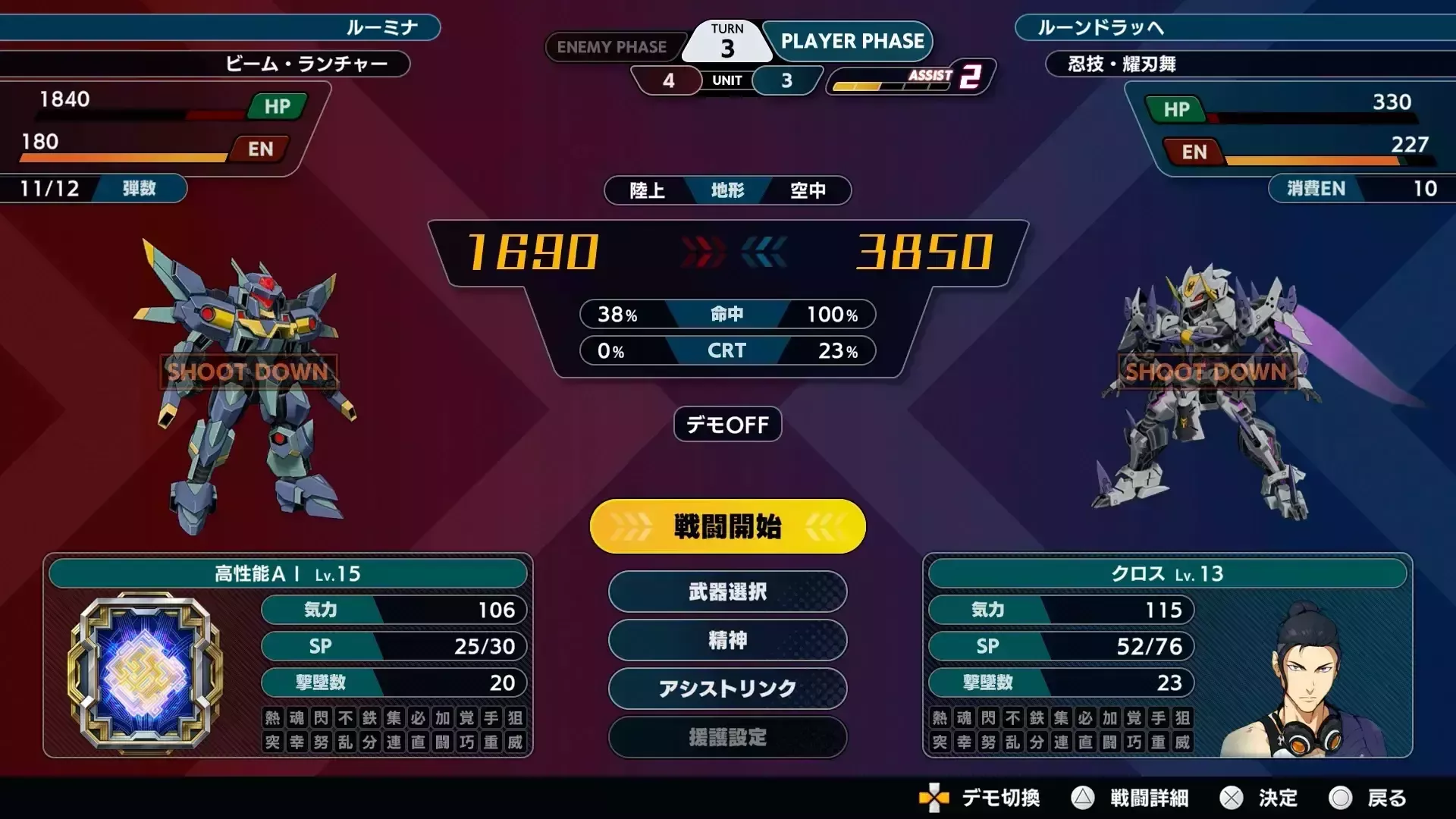This screenshot has width=1456, height=819.
Task: Click the ENEMY PHASE label
Action: click(x=614, y=47)
